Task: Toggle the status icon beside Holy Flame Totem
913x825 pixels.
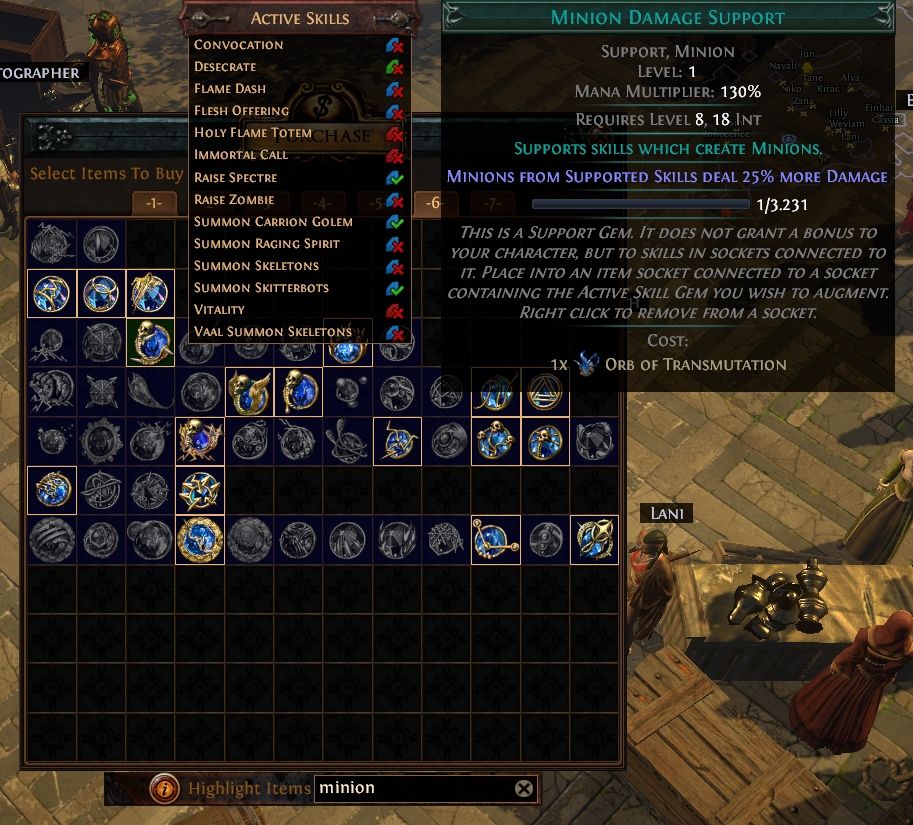Action: point(395,134)
